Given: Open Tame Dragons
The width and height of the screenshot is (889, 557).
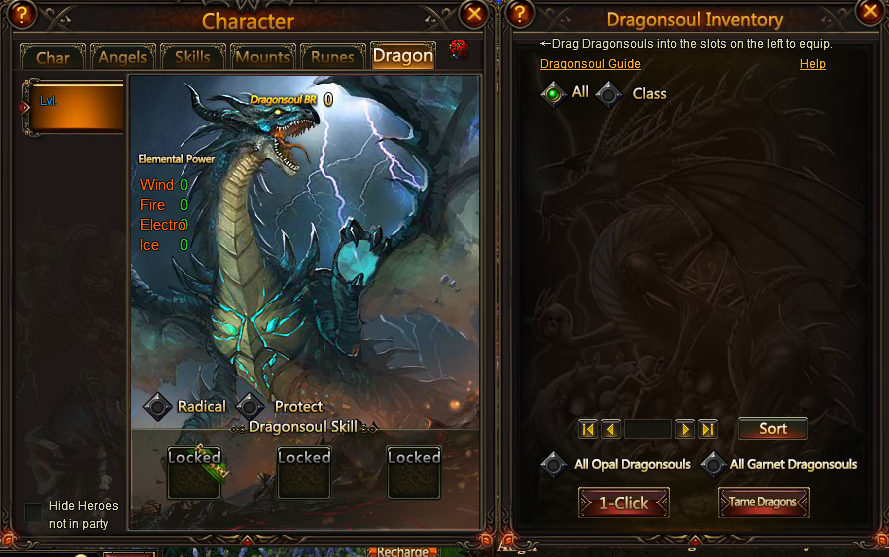Looking at the screenshot, I should 763,502.
